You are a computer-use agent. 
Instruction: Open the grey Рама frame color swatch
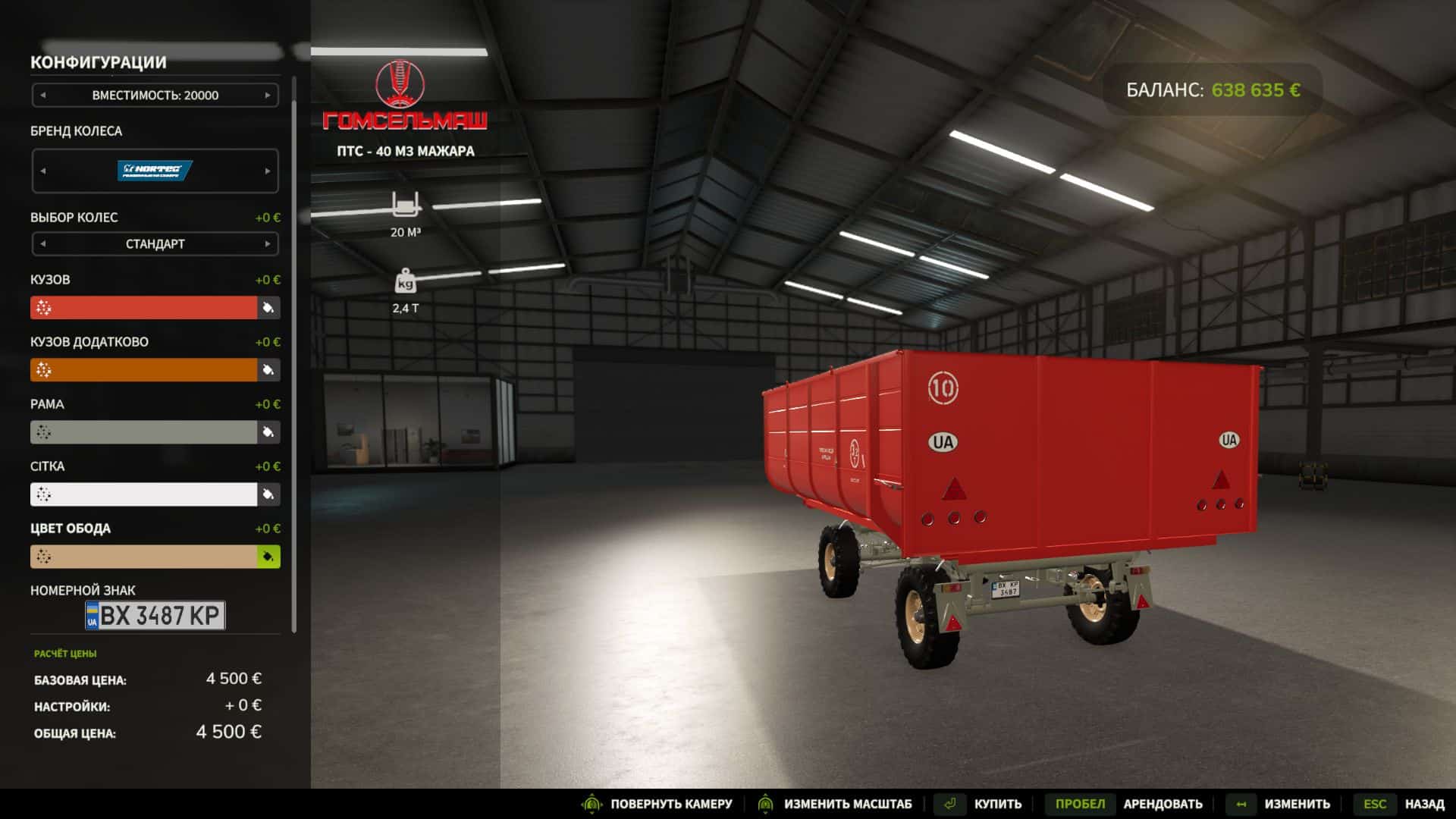tap(144, 432)
